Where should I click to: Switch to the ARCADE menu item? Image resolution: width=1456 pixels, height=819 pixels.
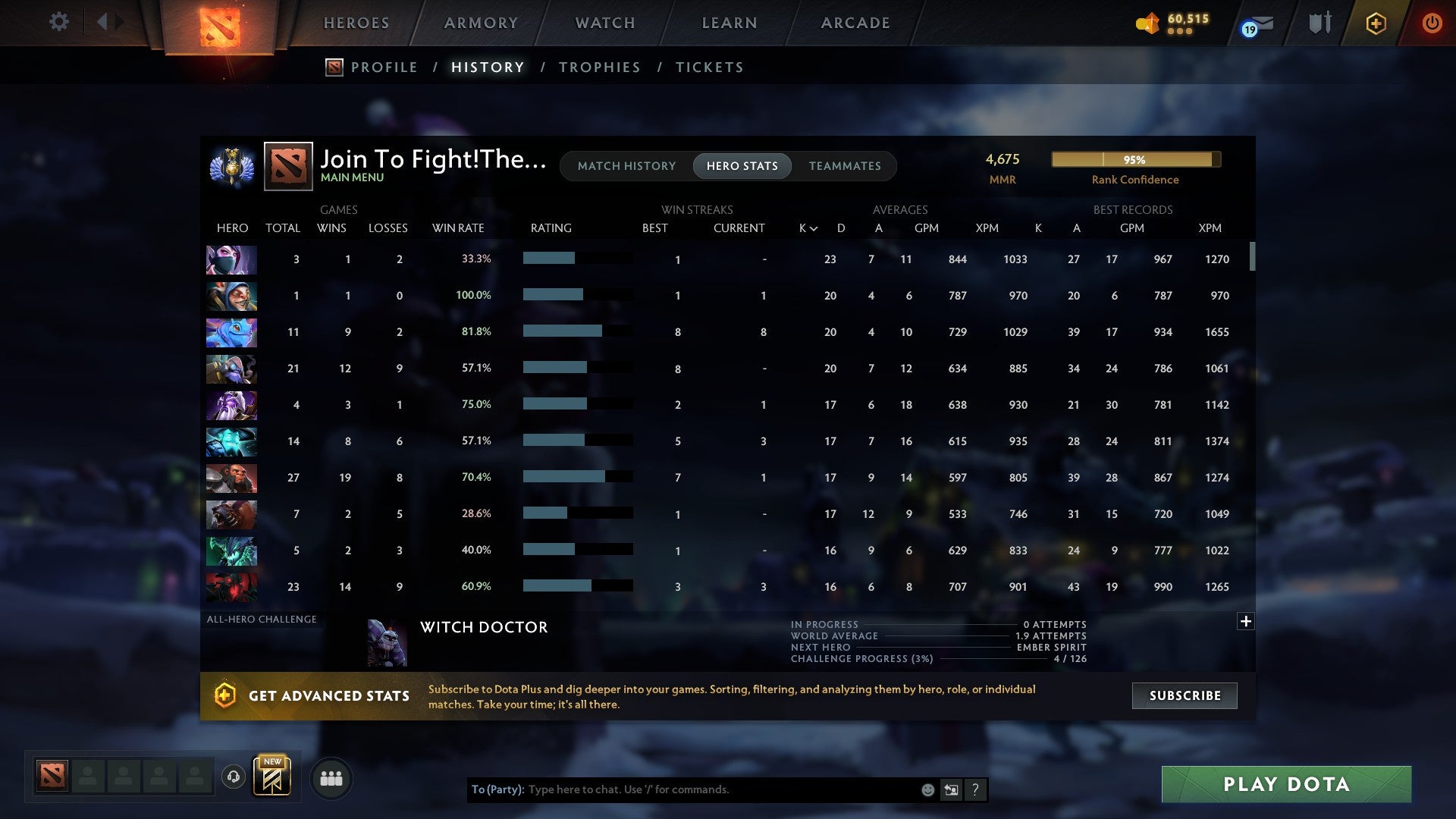point(855,23)
